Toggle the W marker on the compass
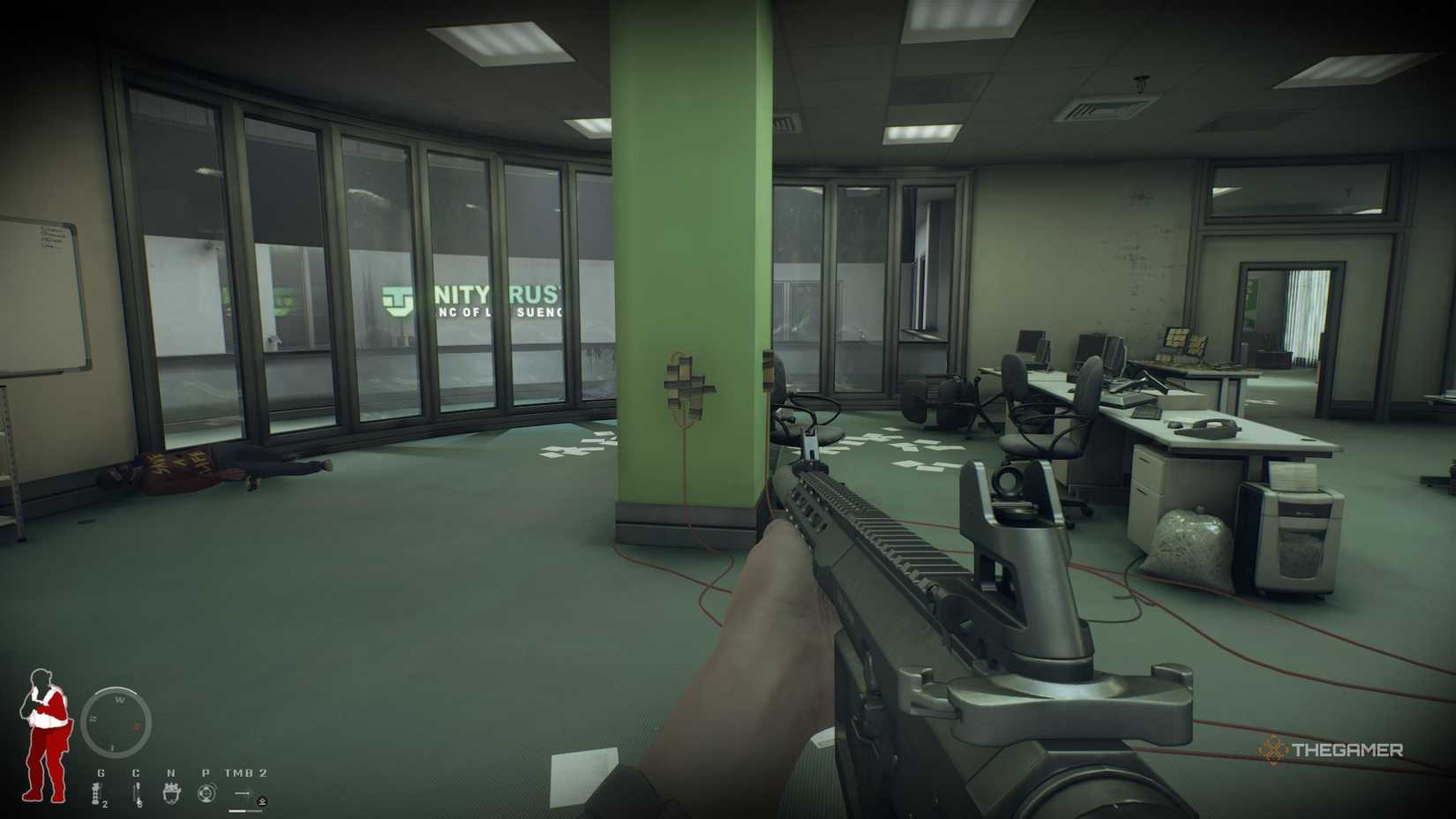The image size is (1456, 819). (120, 700)
